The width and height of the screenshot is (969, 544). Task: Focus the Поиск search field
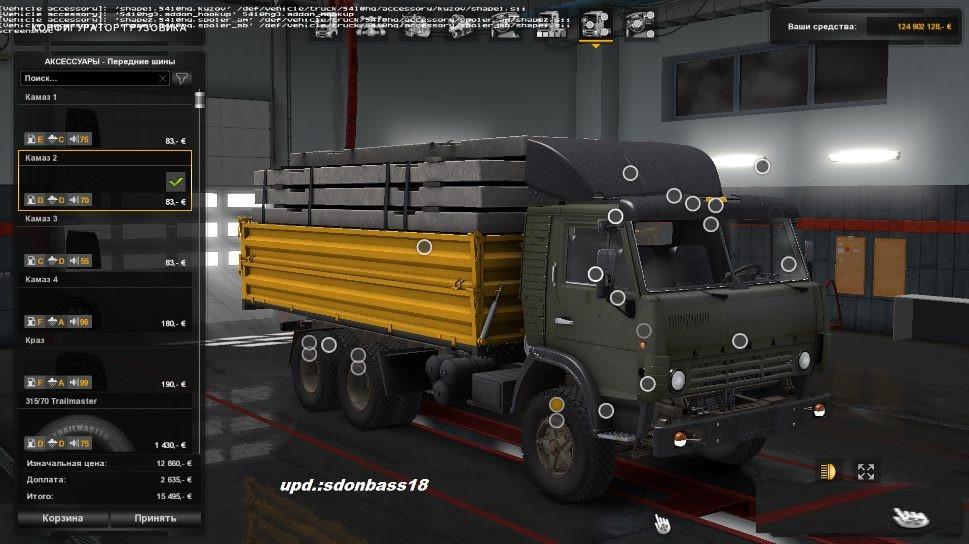(x=88, y=77)
